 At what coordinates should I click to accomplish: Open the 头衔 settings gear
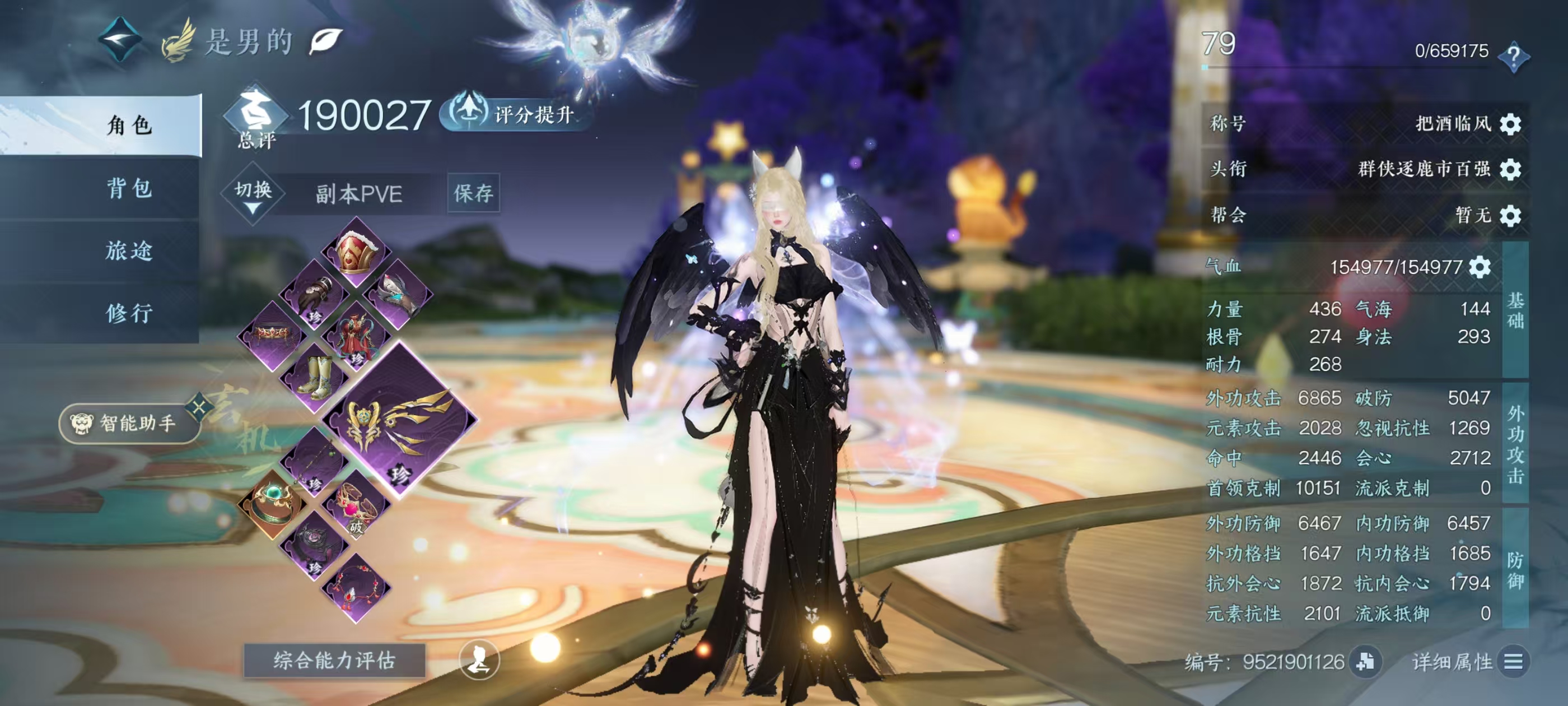coord(1510,169)
